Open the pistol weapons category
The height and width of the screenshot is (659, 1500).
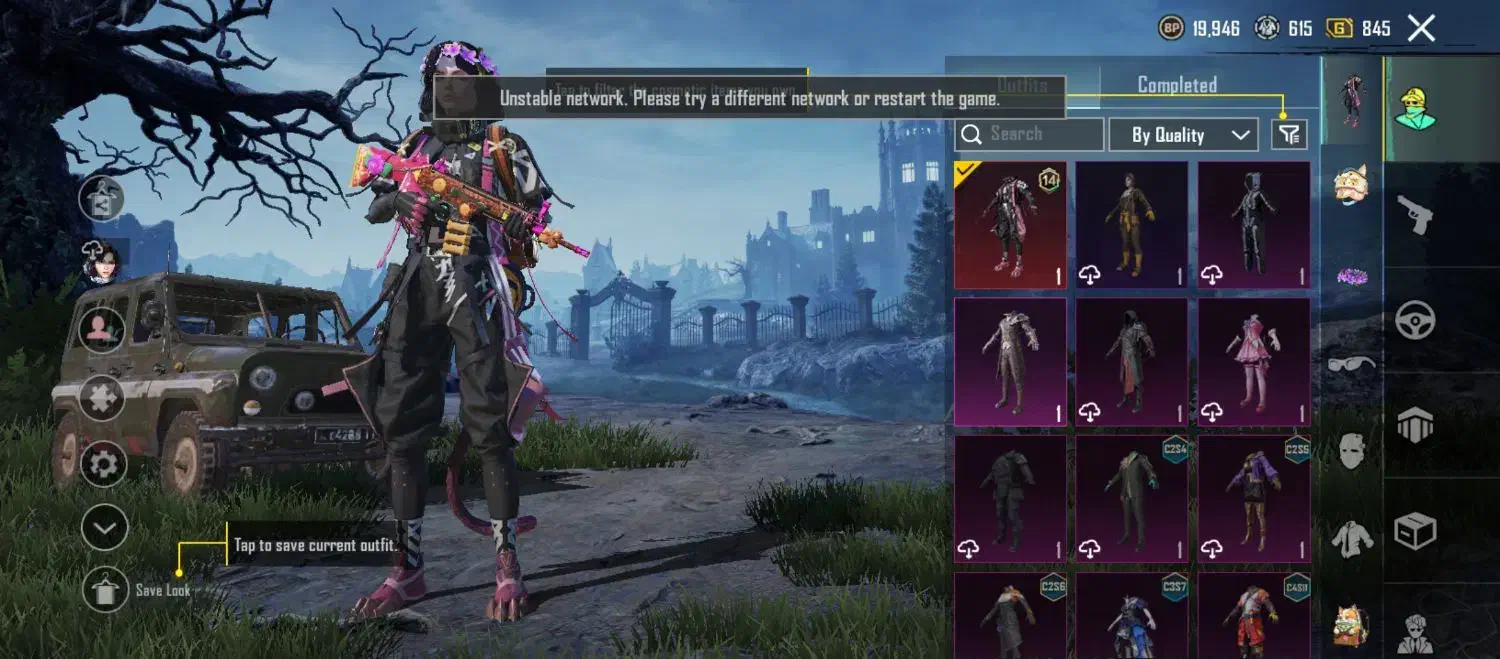[x=1416, y=214]
